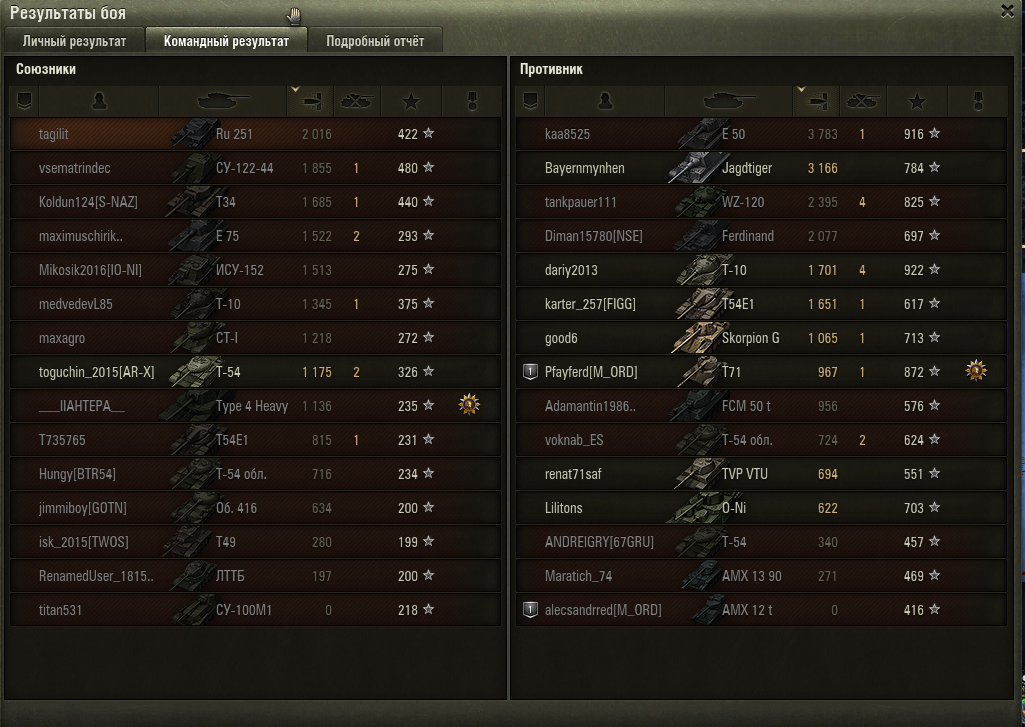Select toguchin_2015[AR-X] T-54 row
The width and height of the screenshot is (1025, 727).
[x=255, y=372]
